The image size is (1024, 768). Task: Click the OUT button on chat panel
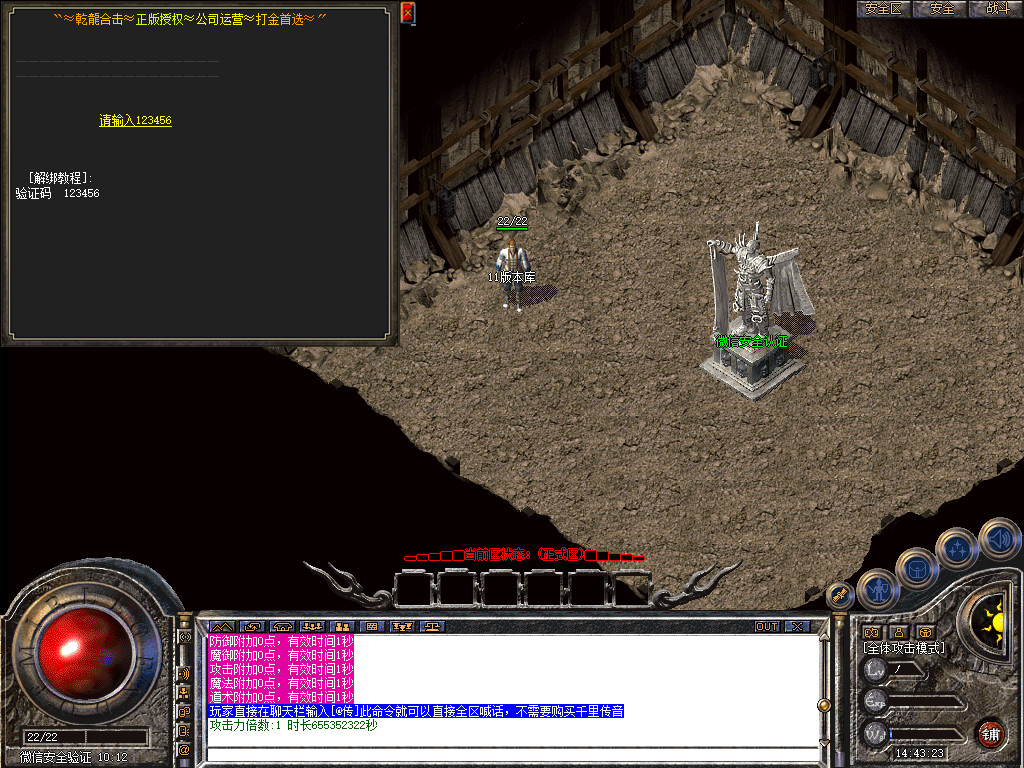click(767, 626)
